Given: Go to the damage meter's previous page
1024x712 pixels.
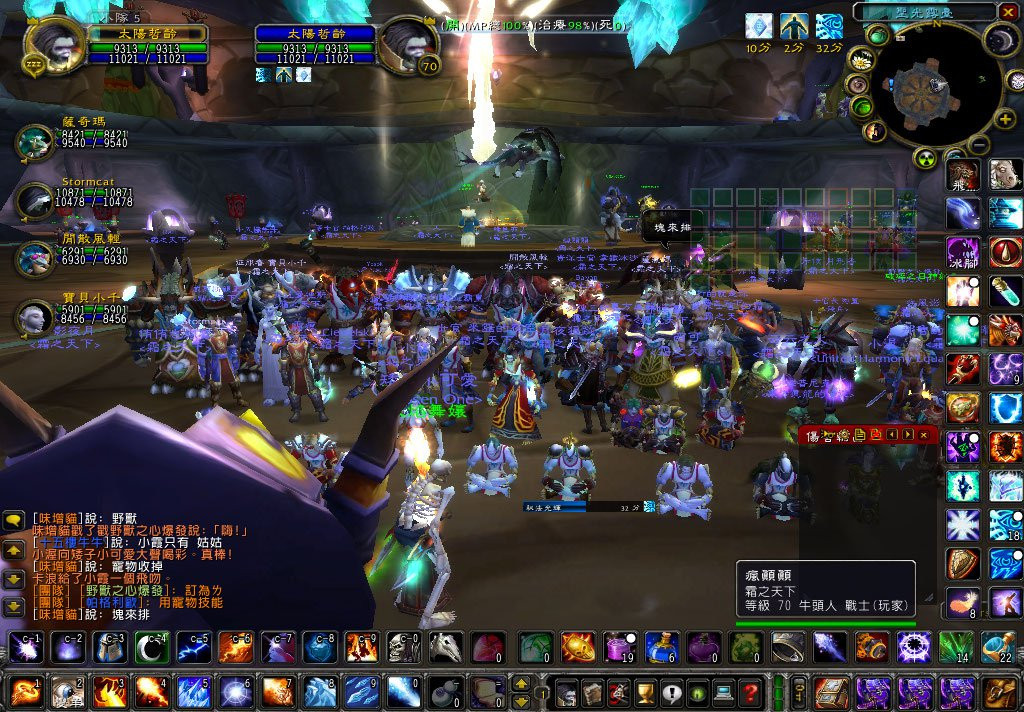Looking at the screenshot, I should point(892,434).
